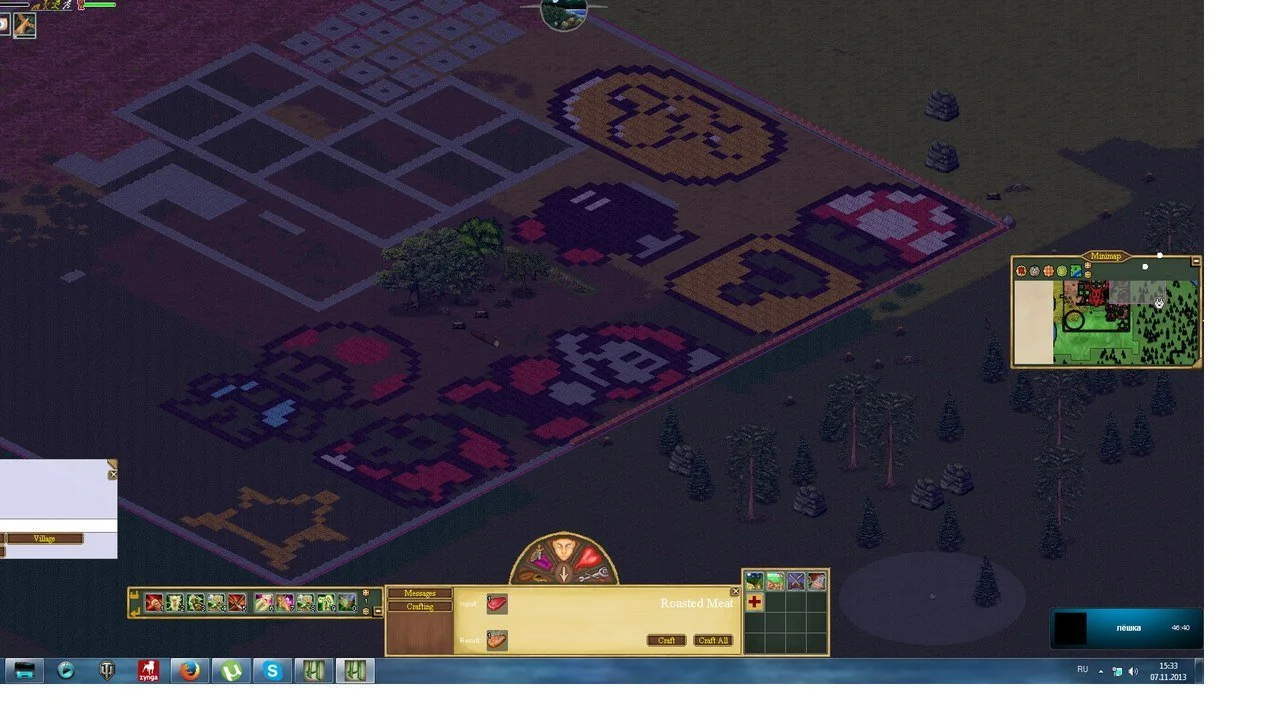Toggle the red claim icon on the minimap
Viewport: 1280px width, 720px height.
coord(1020,270)
